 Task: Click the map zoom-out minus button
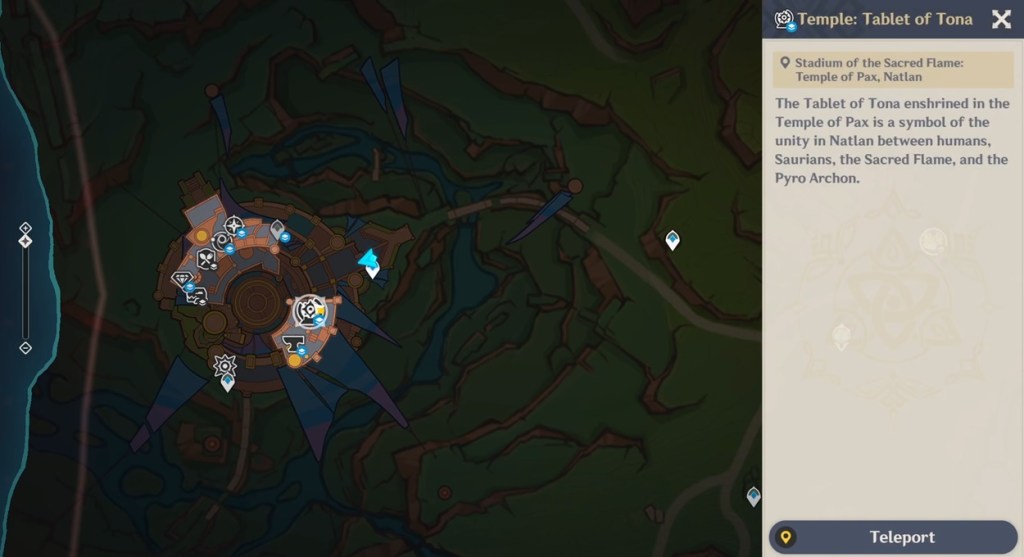pyautogui.click(x=26, y=348)
